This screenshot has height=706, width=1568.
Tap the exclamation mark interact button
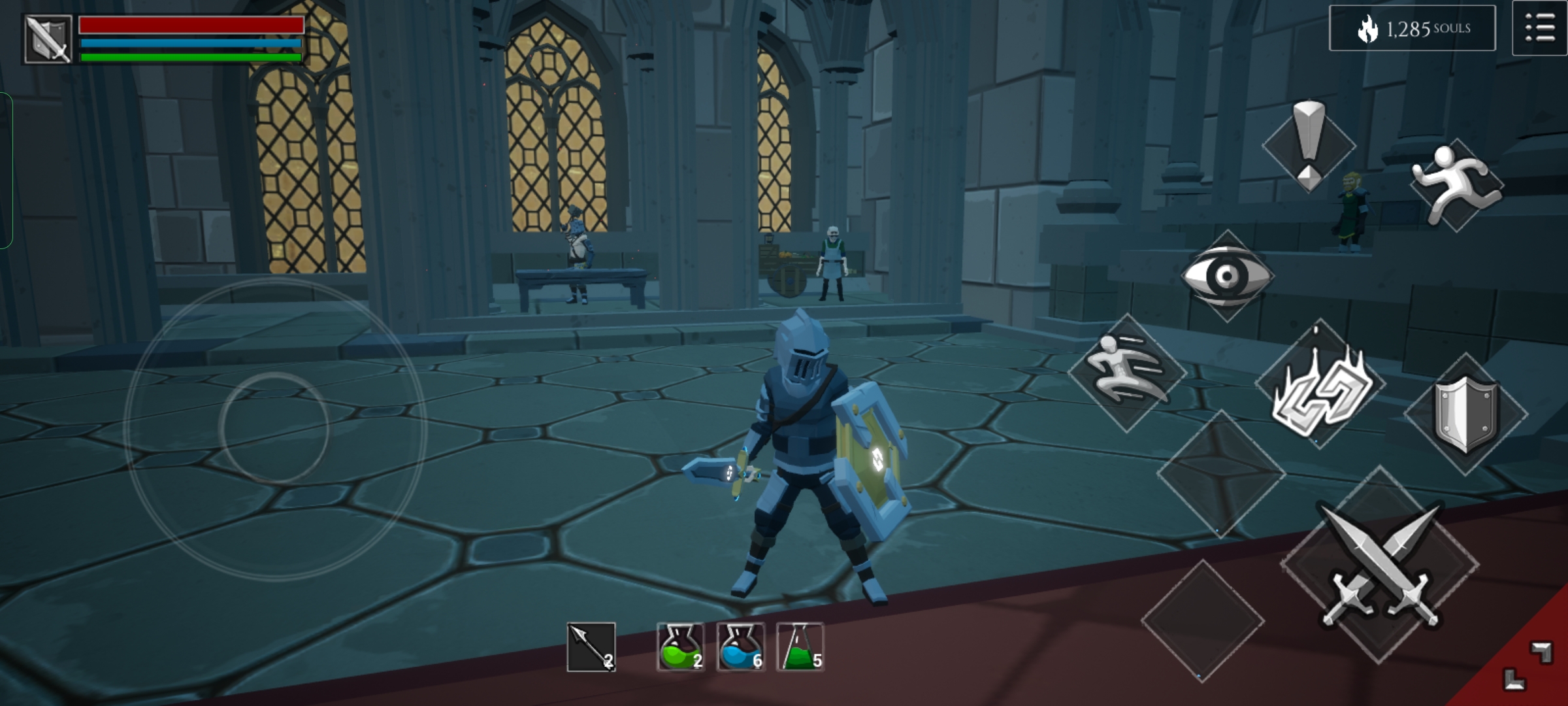pos(1309,145)
